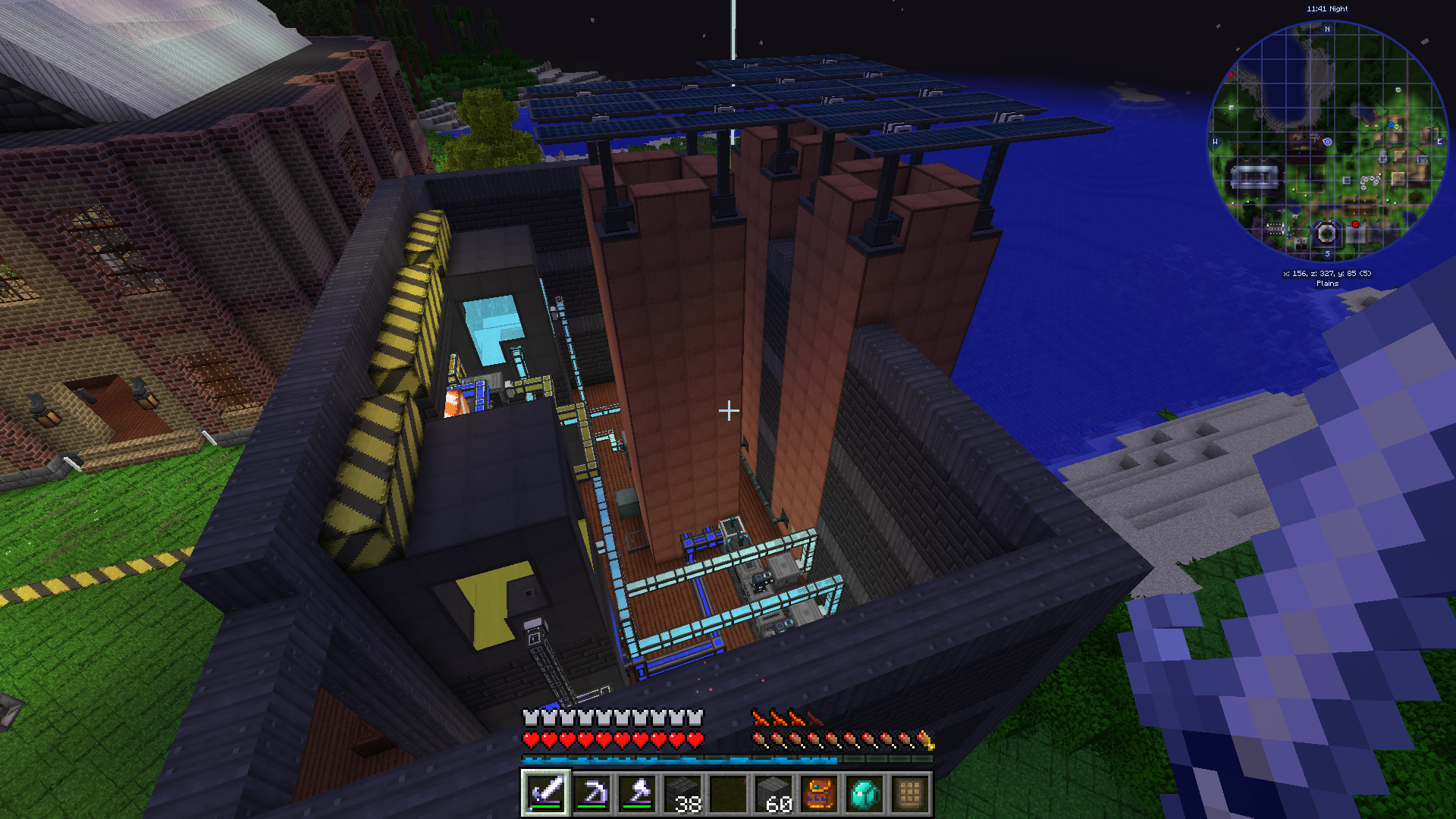Select the orange backpack hotbar slot
This screenshot has height=819, width=1456.
tap(819, 794)
